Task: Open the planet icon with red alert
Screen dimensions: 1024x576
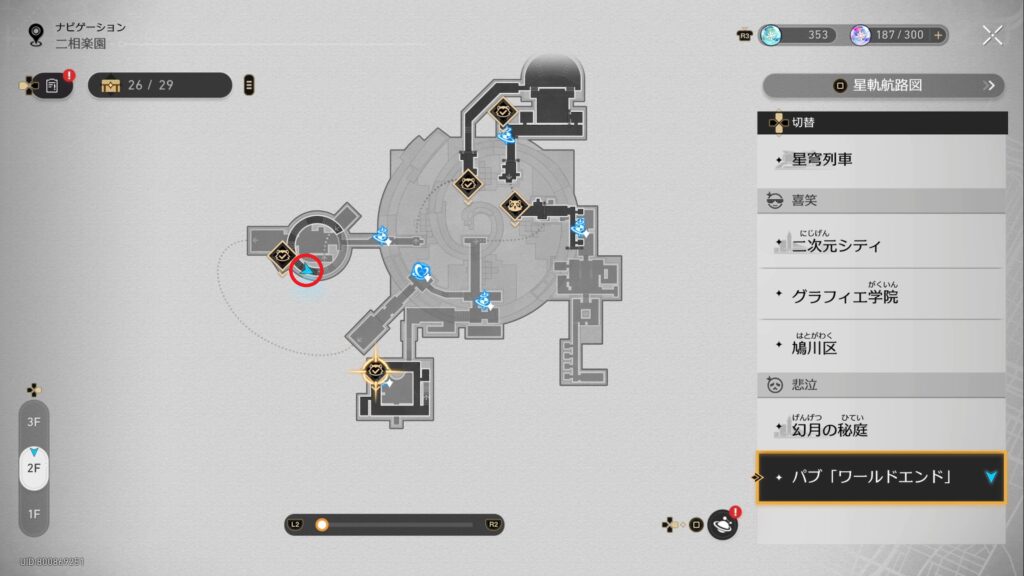Action: 722,524
